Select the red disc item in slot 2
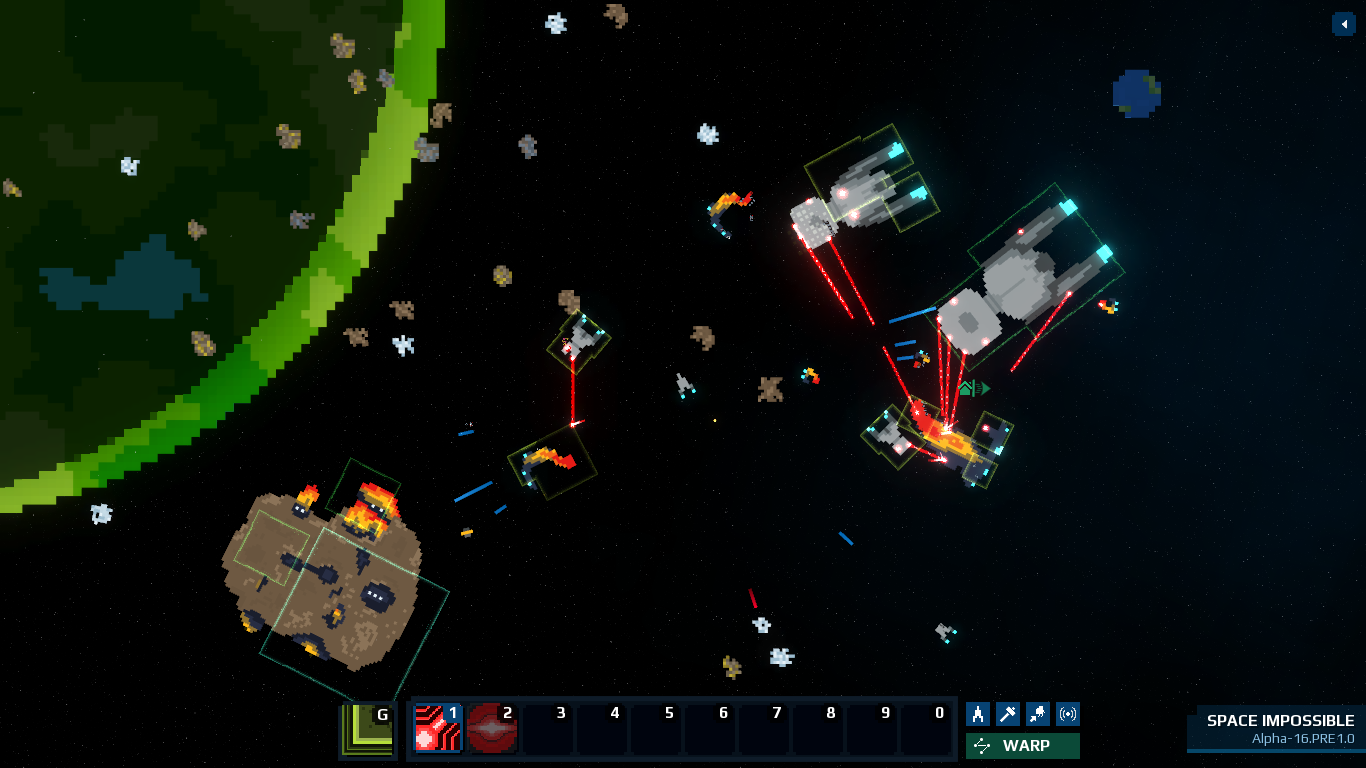 point(491,727)
